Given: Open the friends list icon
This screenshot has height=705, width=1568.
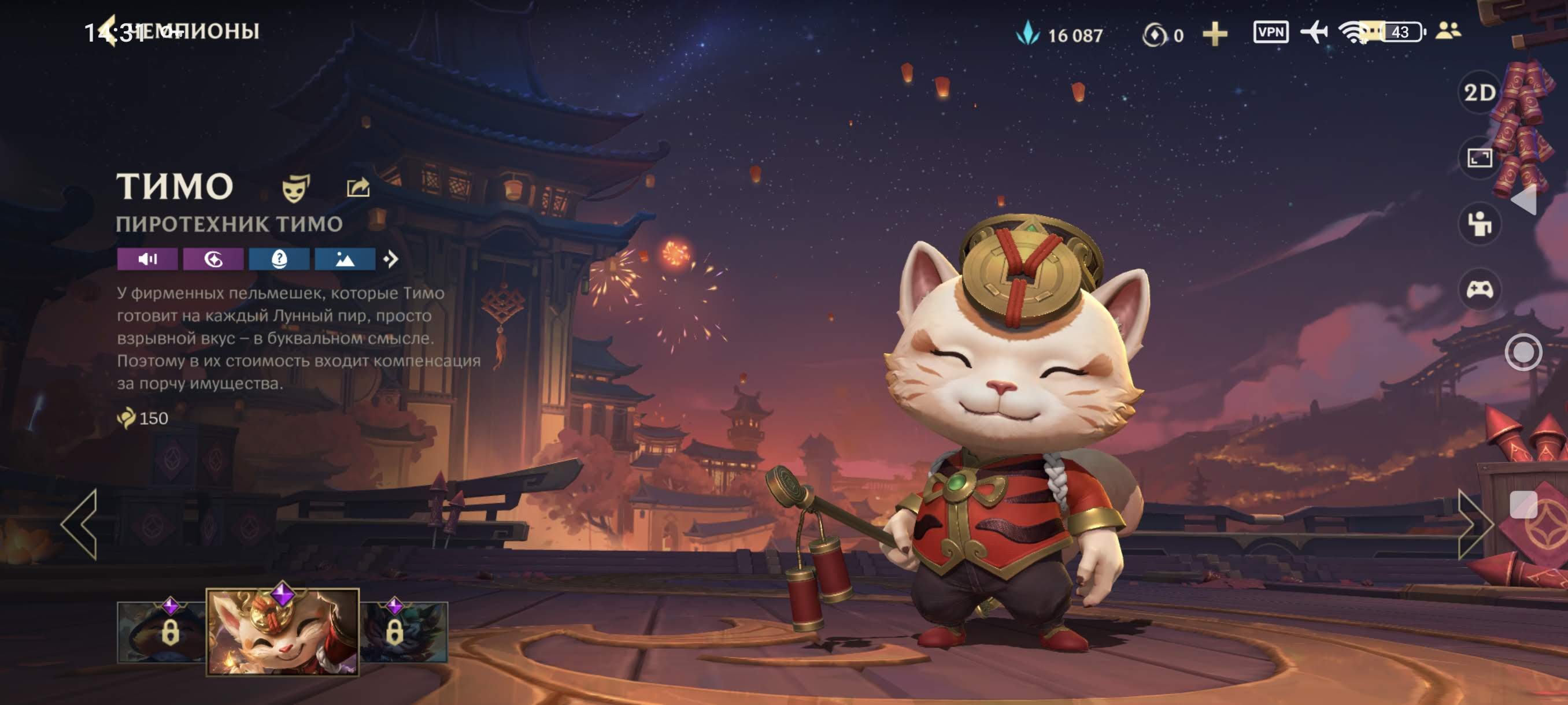Looking at the screenshot, I should pyautogui.click(x=1448, y=31).
